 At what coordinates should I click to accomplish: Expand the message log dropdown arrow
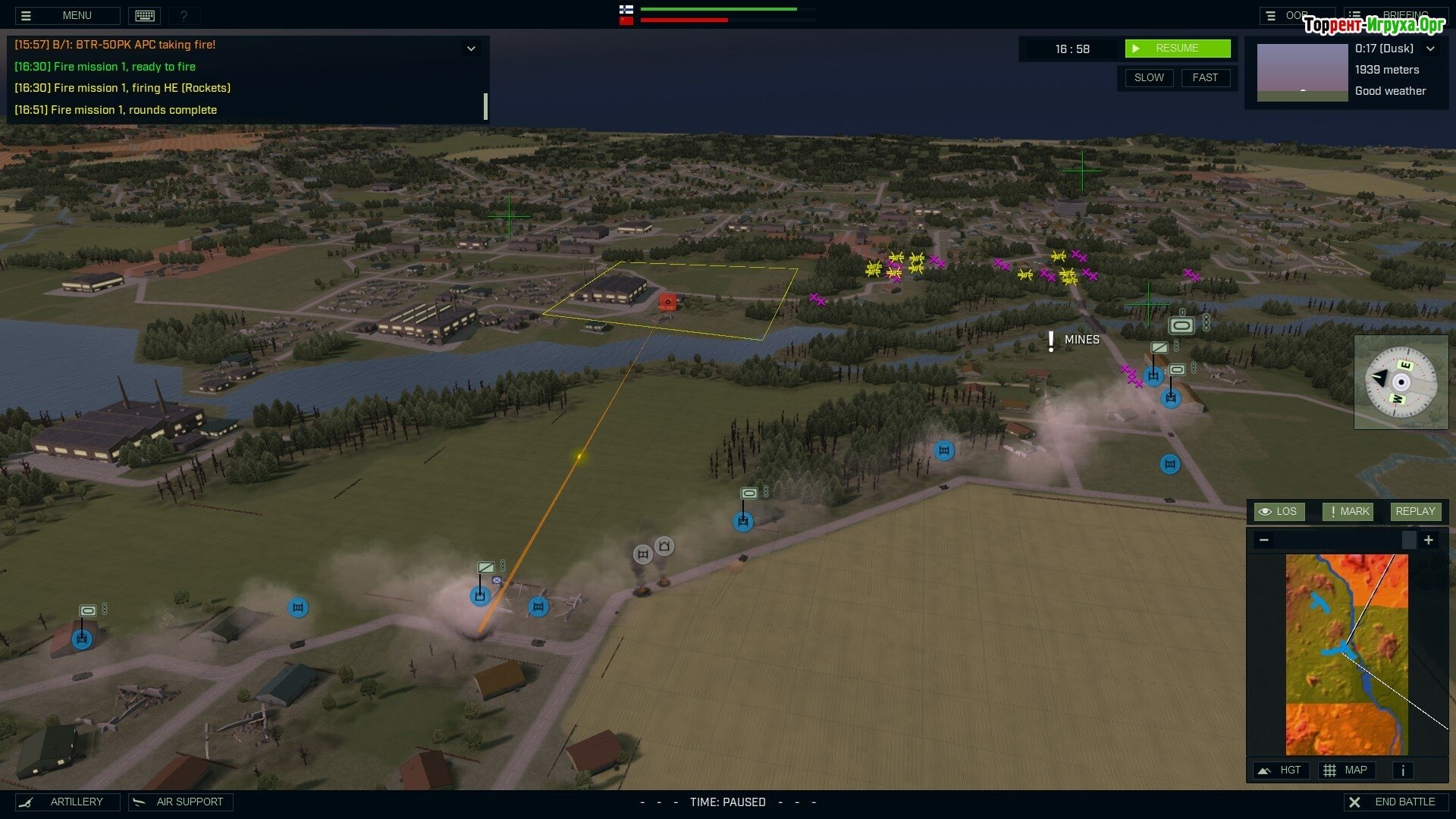(x=471, y=49)
